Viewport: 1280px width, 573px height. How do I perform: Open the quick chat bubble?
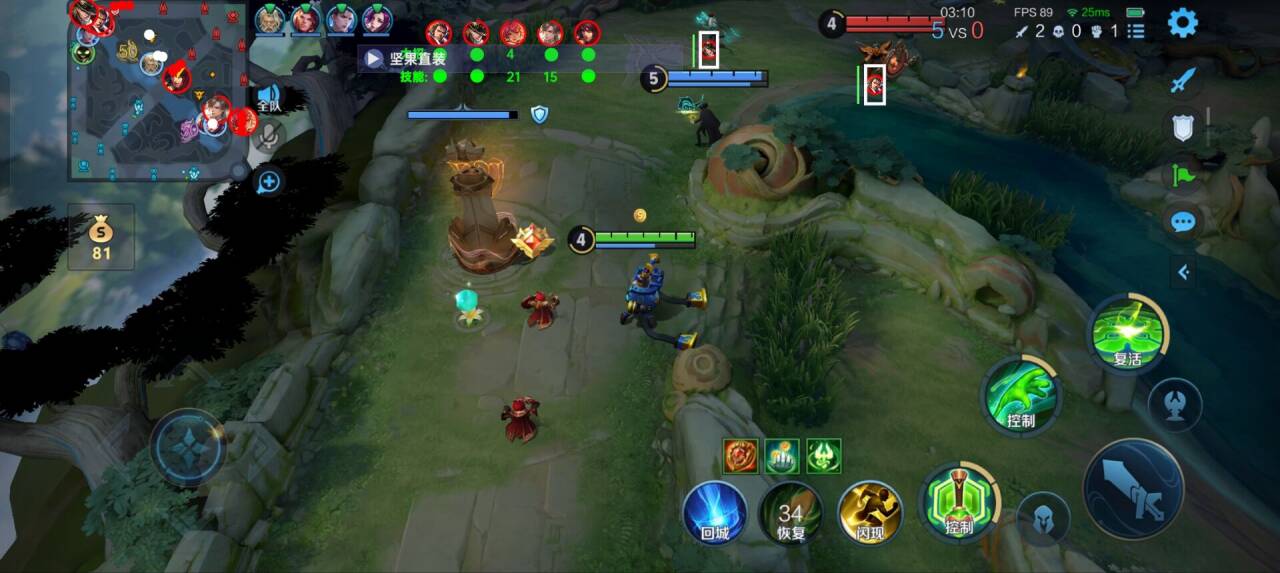click(1183, 221)
